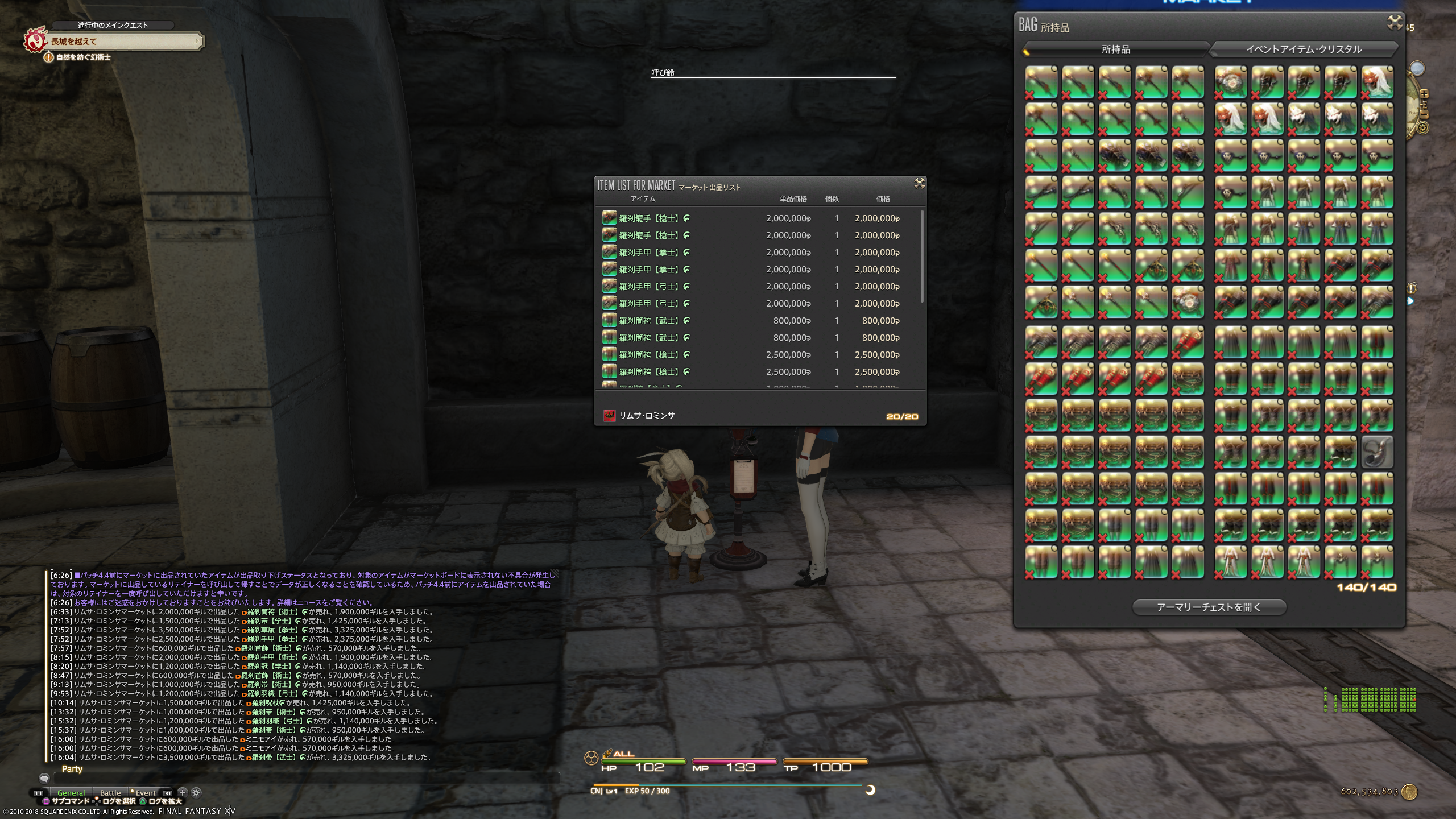Viewport: 1456px width, 819px height.
Task: Show the Battle chat tab
Action: point(110,793)
